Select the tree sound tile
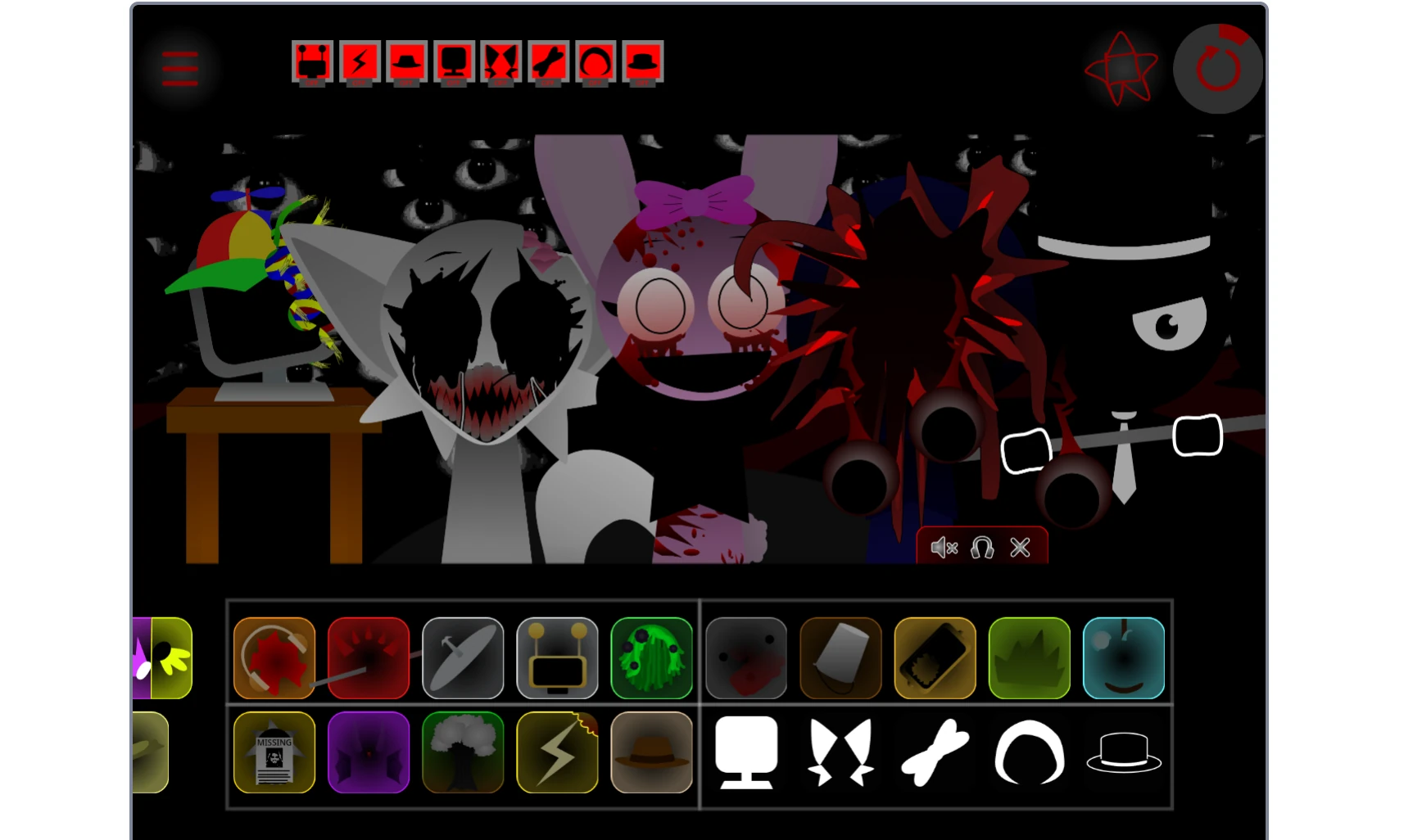Viewport: 1404px width, 840px height. click(463, 752)
